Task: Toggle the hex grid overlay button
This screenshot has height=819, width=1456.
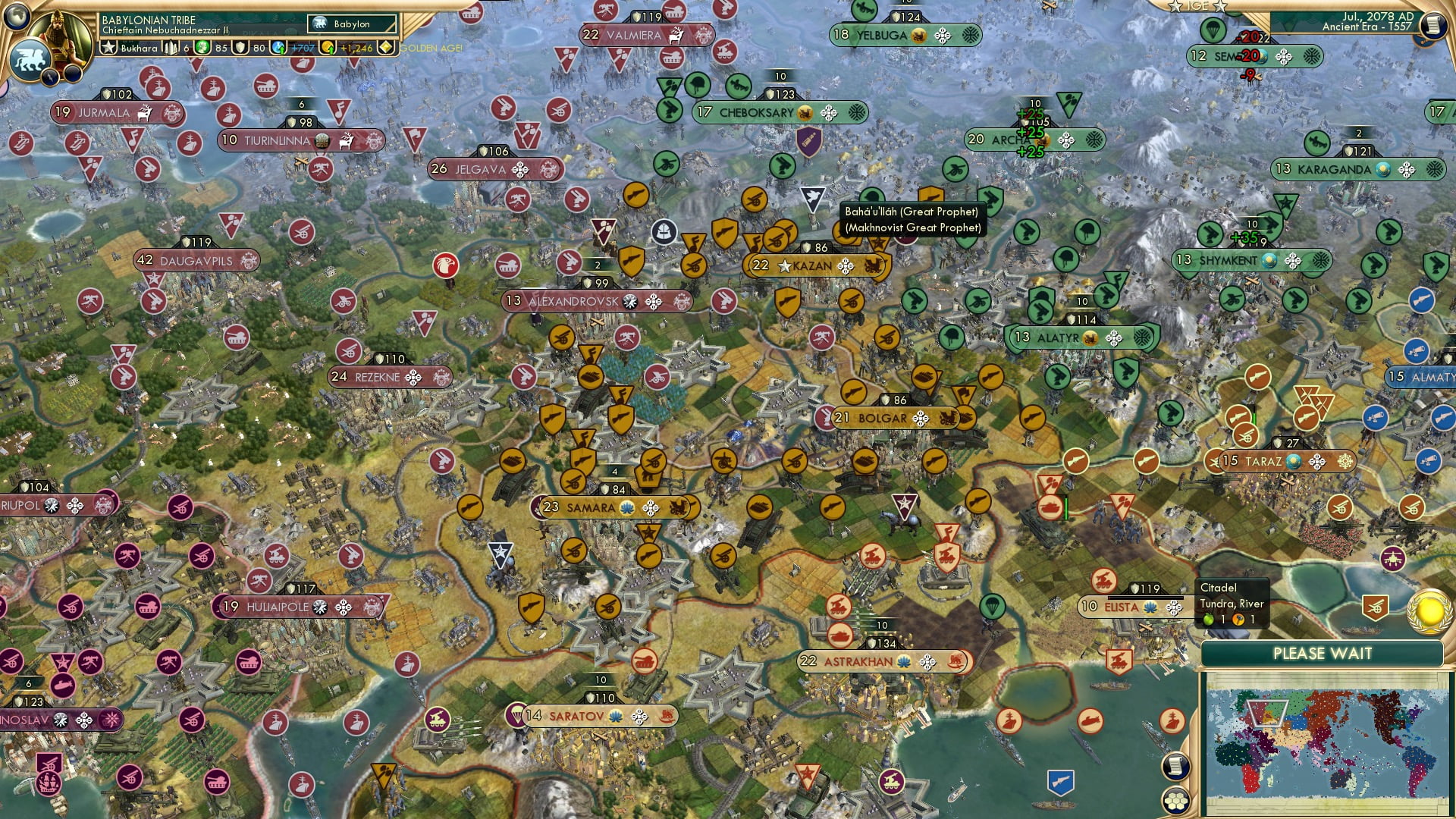Action: (1176, 802)
